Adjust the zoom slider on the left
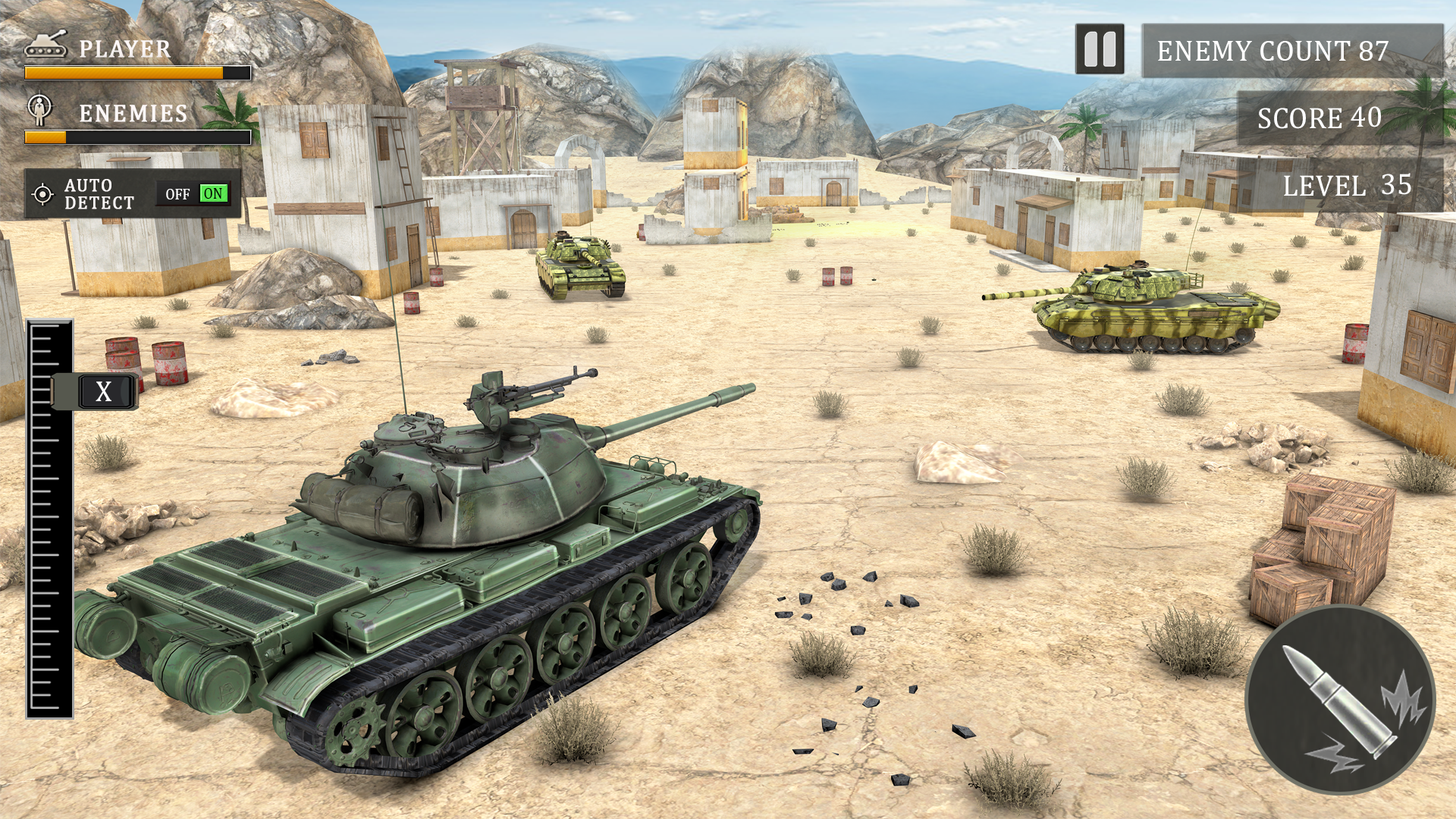 tap(95, 393)
